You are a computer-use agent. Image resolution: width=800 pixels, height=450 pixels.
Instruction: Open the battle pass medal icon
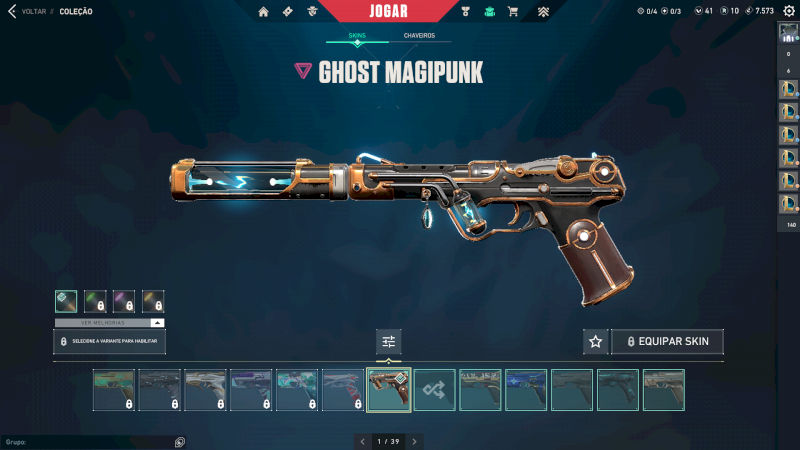point(465,12)
